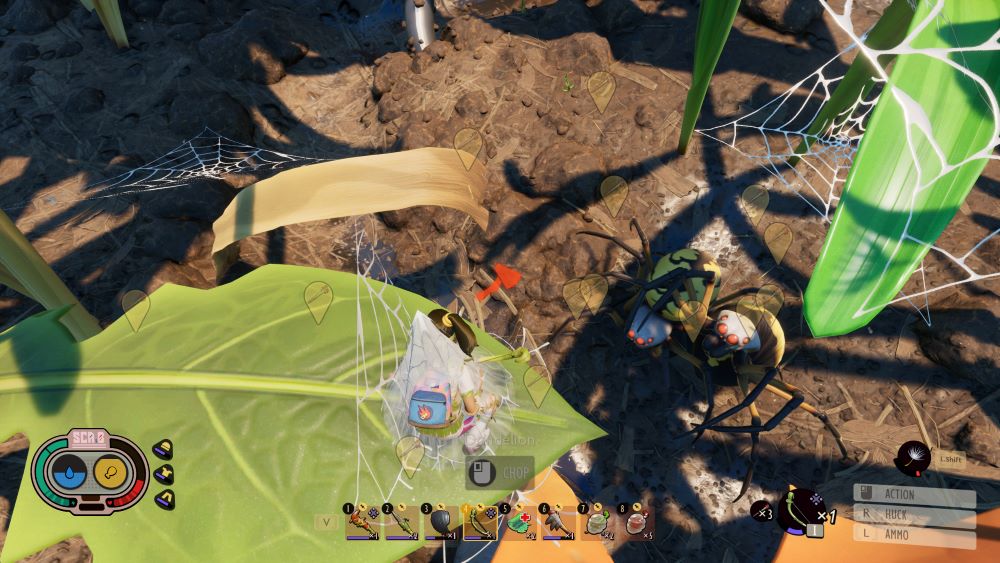Pick the jar item in slot 8
This screenshot has width=1000, height=563.
(x=637, y=521)
